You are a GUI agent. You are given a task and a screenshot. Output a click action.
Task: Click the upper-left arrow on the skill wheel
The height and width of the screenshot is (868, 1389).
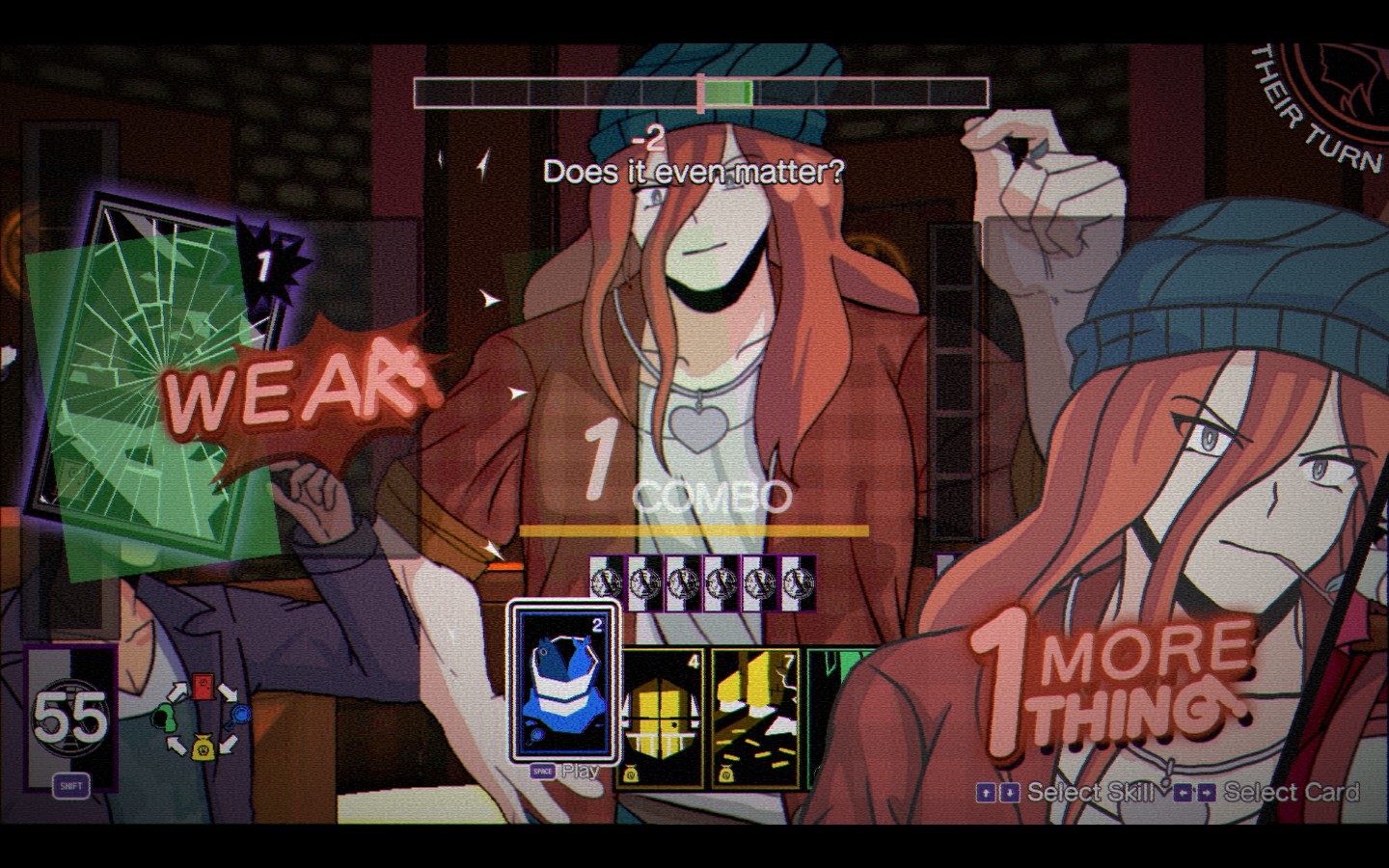(177, 692)
